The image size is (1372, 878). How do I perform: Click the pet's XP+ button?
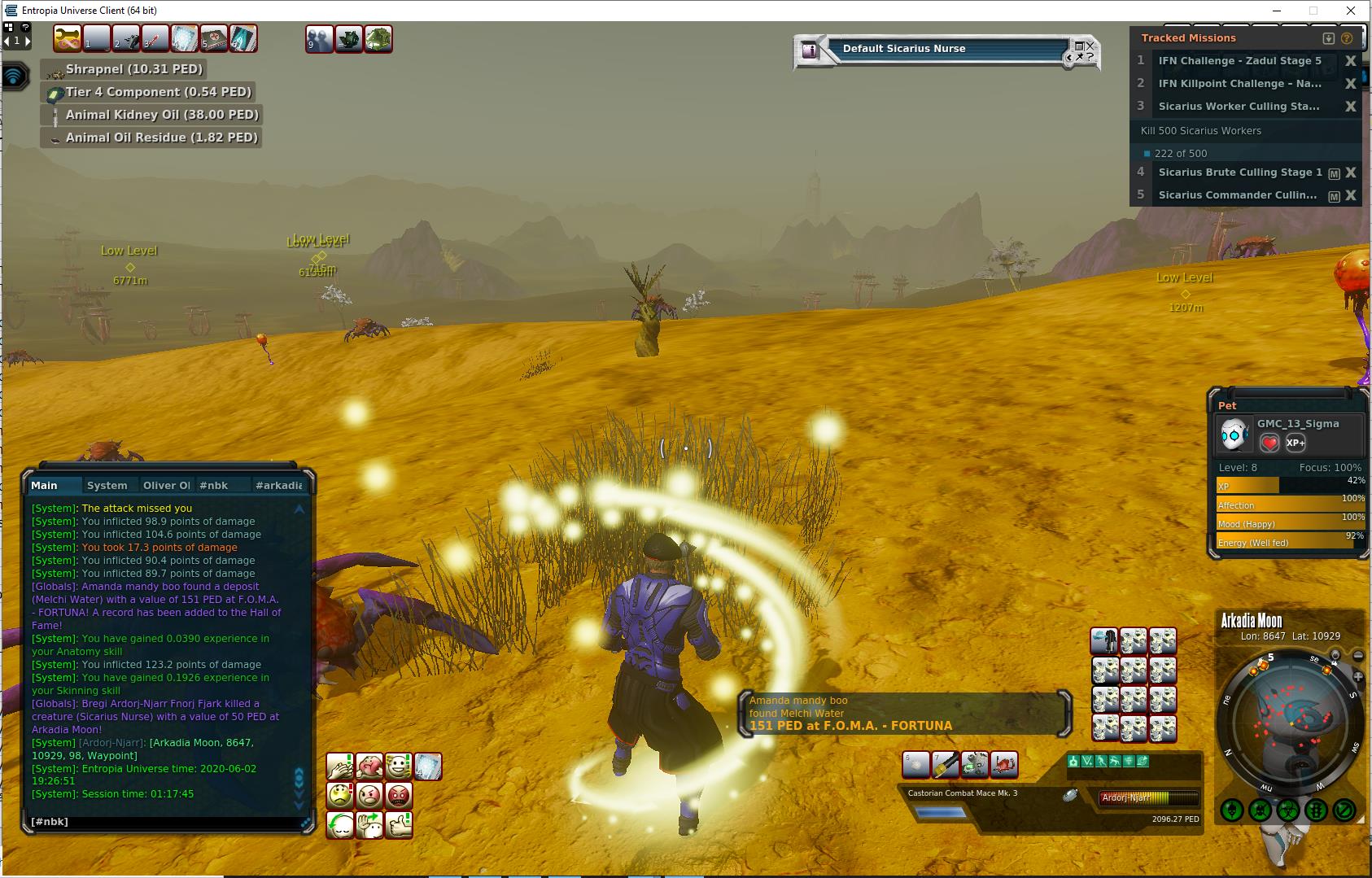[x=1295, y=443]
